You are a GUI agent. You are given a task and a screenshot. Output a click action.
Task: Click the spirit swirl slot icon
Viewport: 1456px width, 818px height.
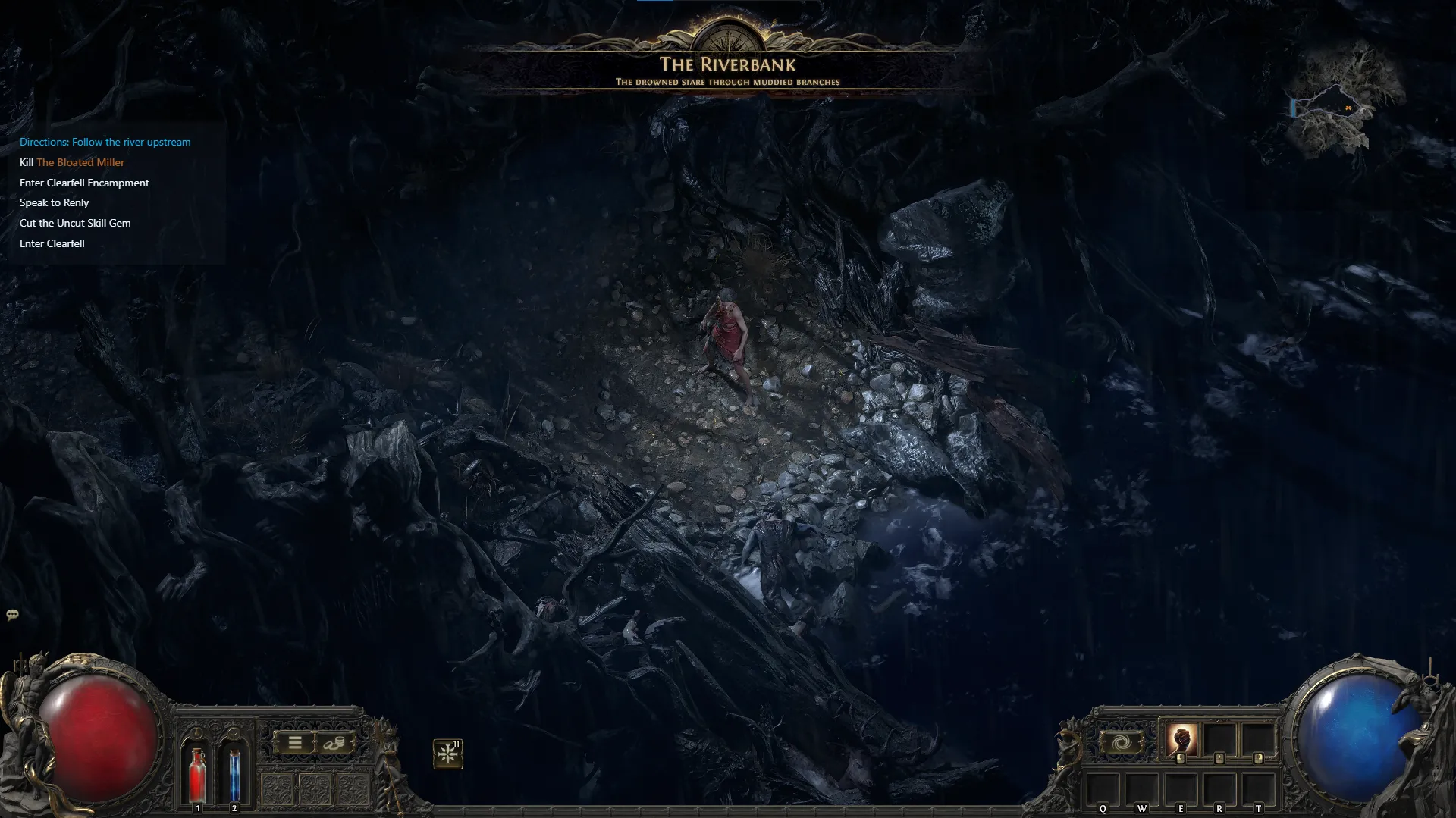(x=1120, y=742)
